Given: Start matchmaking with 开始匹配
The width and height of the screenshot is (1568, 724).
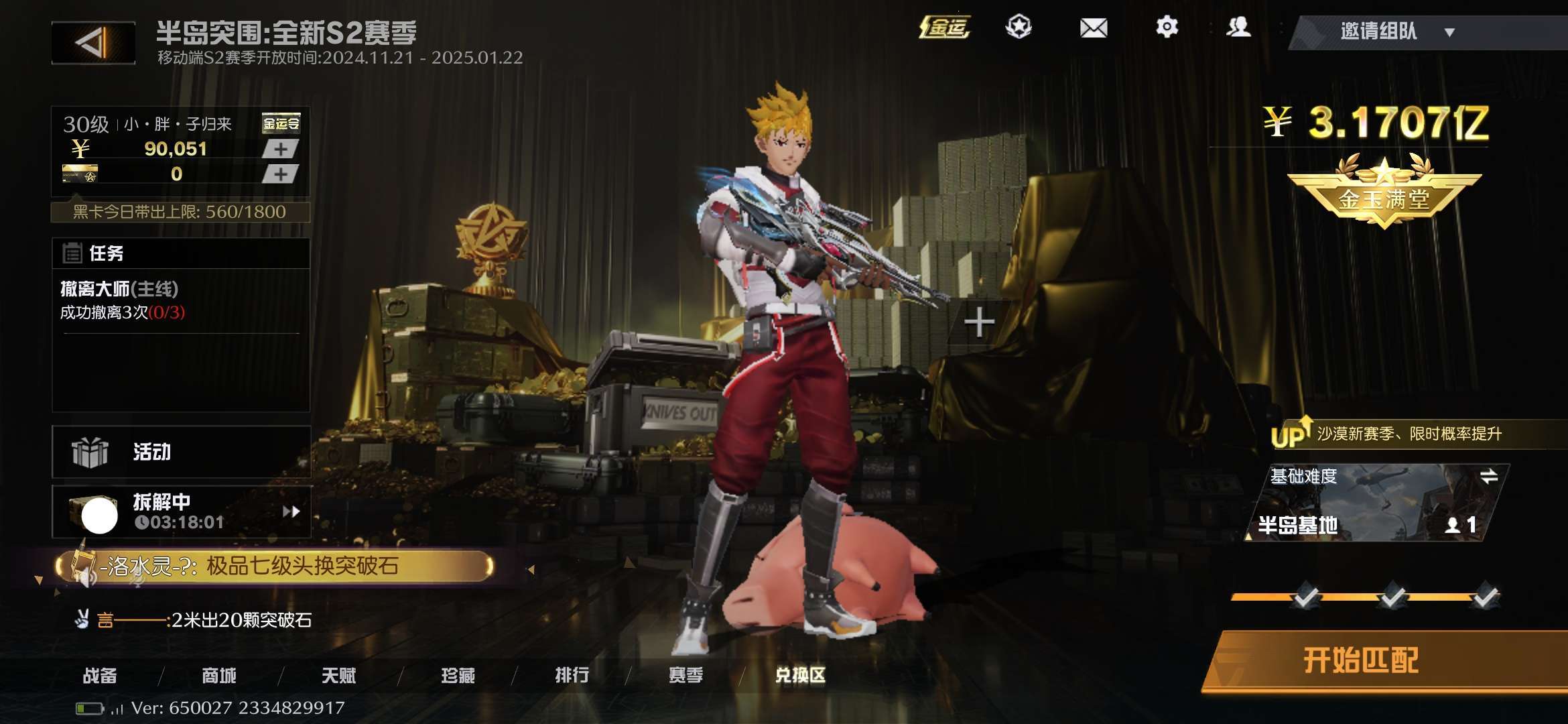Looking at the screenshot, I should point(1361,661).
